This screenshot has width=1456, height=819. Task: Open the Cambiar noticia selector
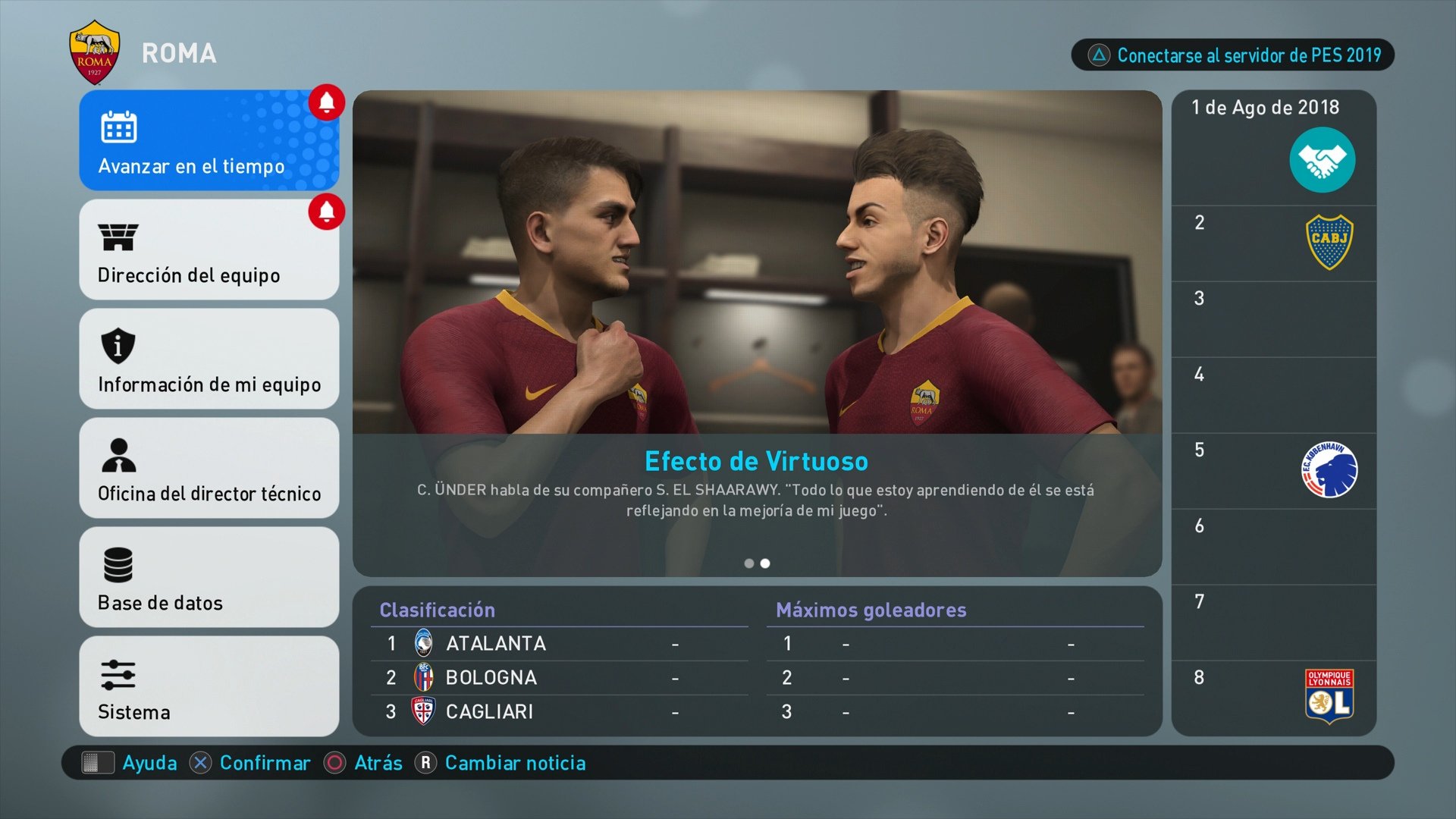coord(515,763)
